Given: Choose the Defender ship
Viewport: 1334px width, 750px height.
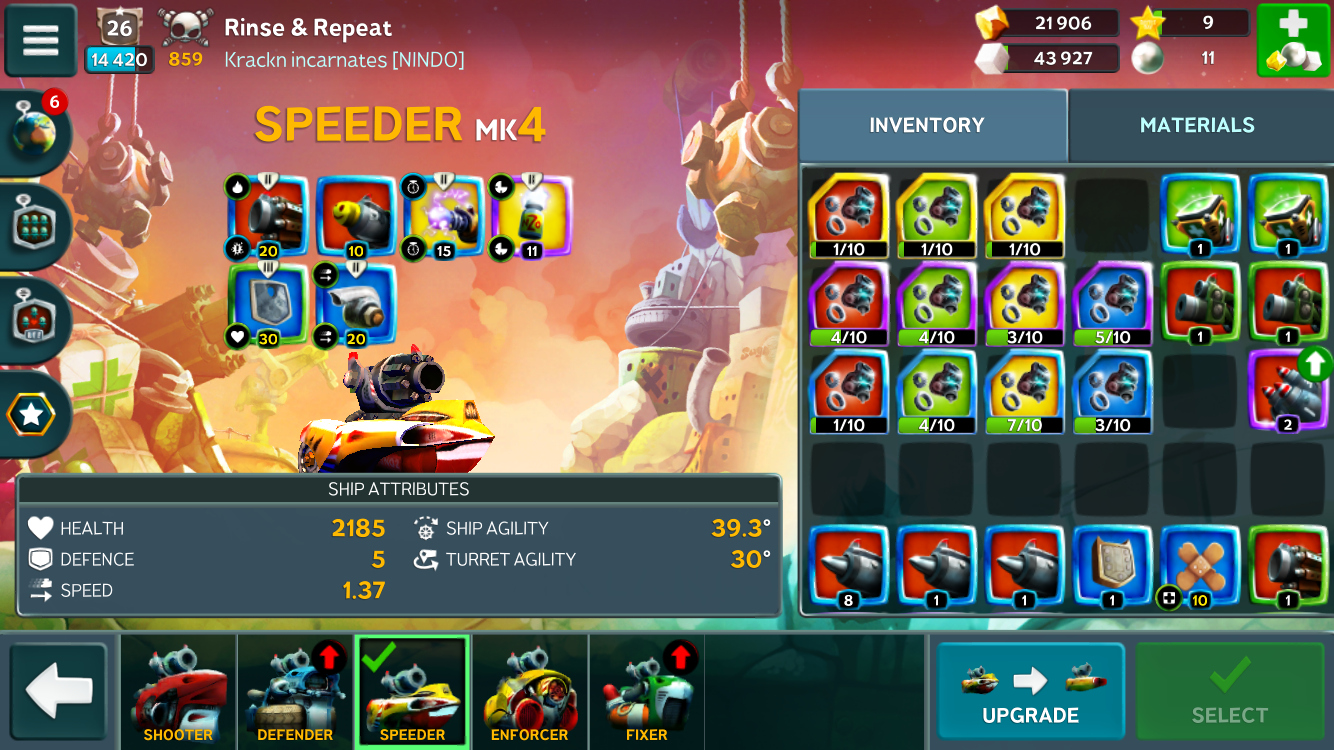Looking at the screenshot, I should point(295,692).
